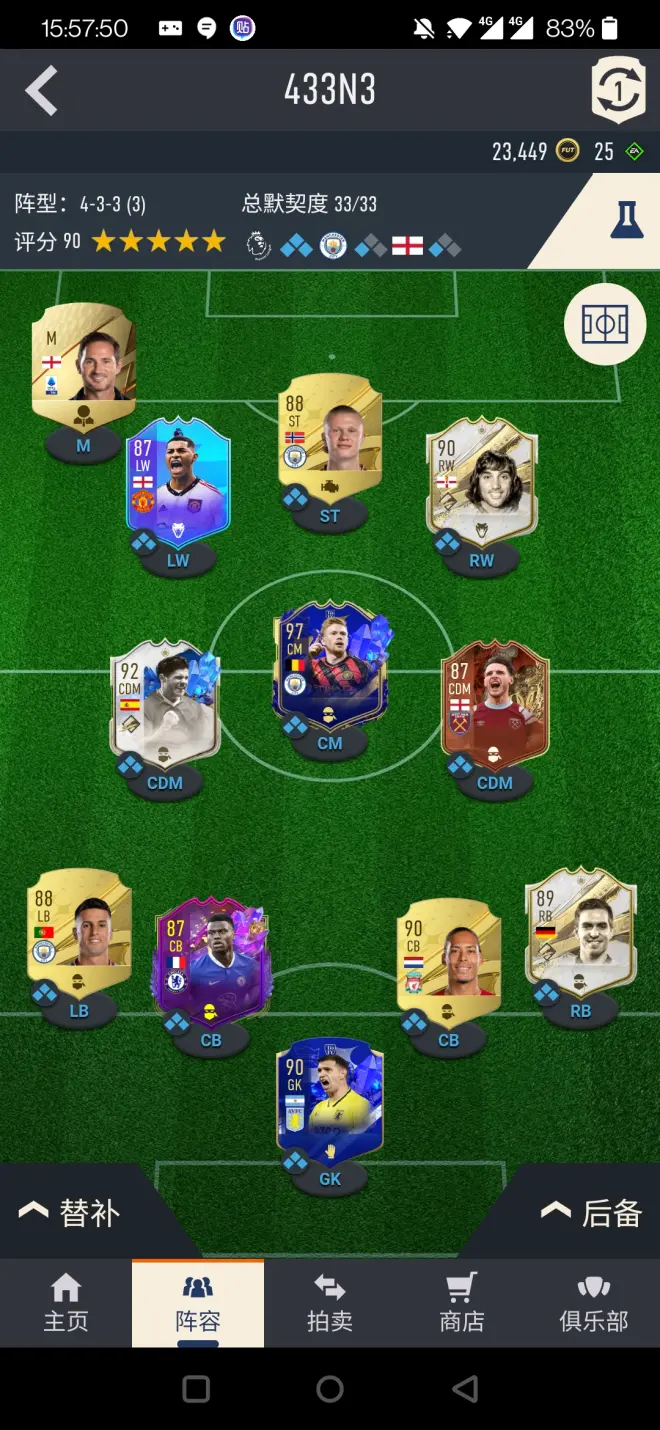
Task: Open the chemistry flask tool
Action: pyautogui.click(x=626, y=219)
